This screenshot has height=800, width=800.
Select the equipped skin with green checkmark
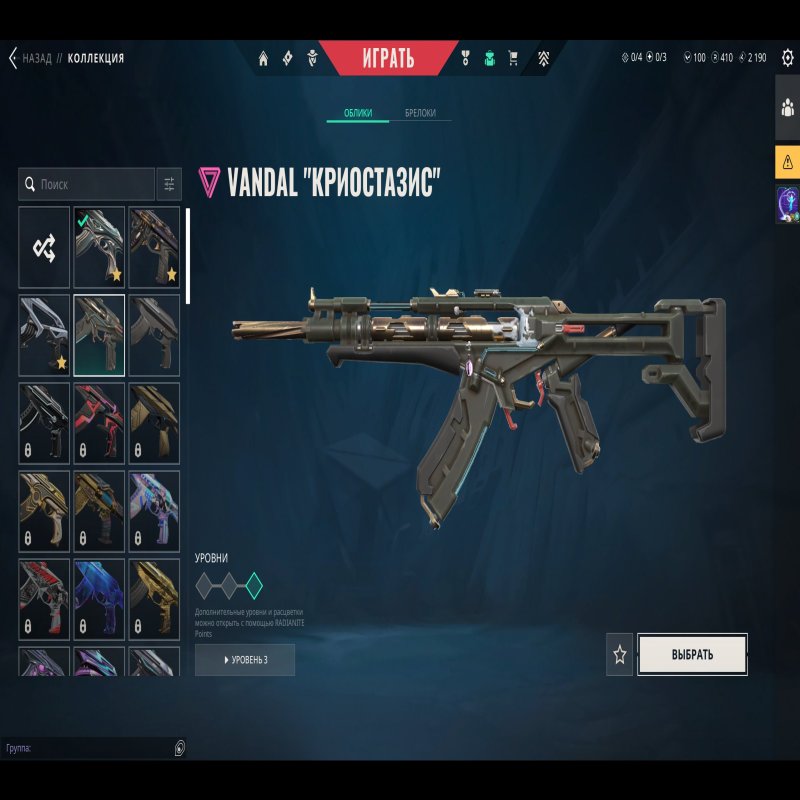99,247
